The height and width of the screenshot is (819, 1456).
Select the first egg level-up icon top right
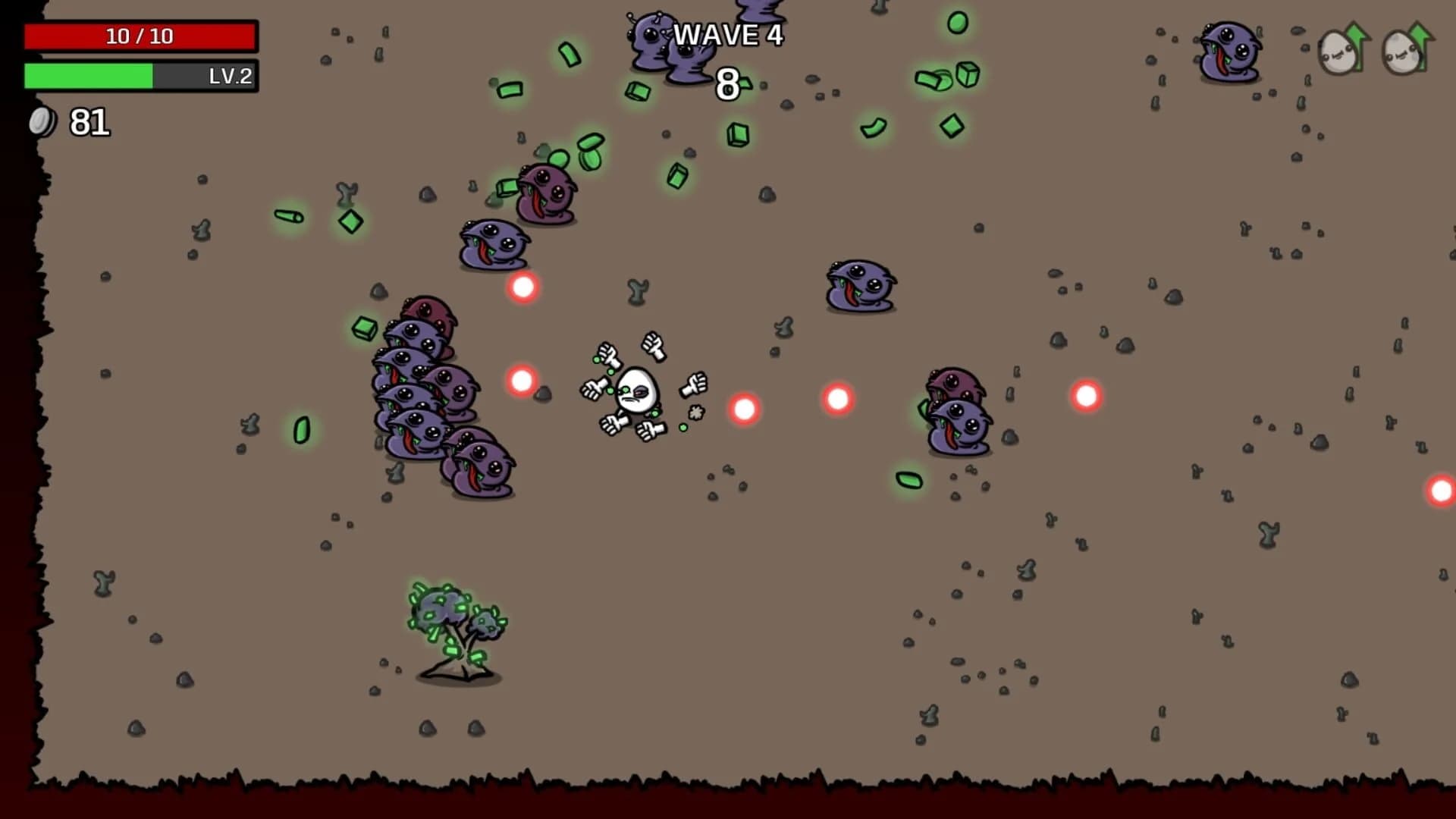tap(1337, 53)
